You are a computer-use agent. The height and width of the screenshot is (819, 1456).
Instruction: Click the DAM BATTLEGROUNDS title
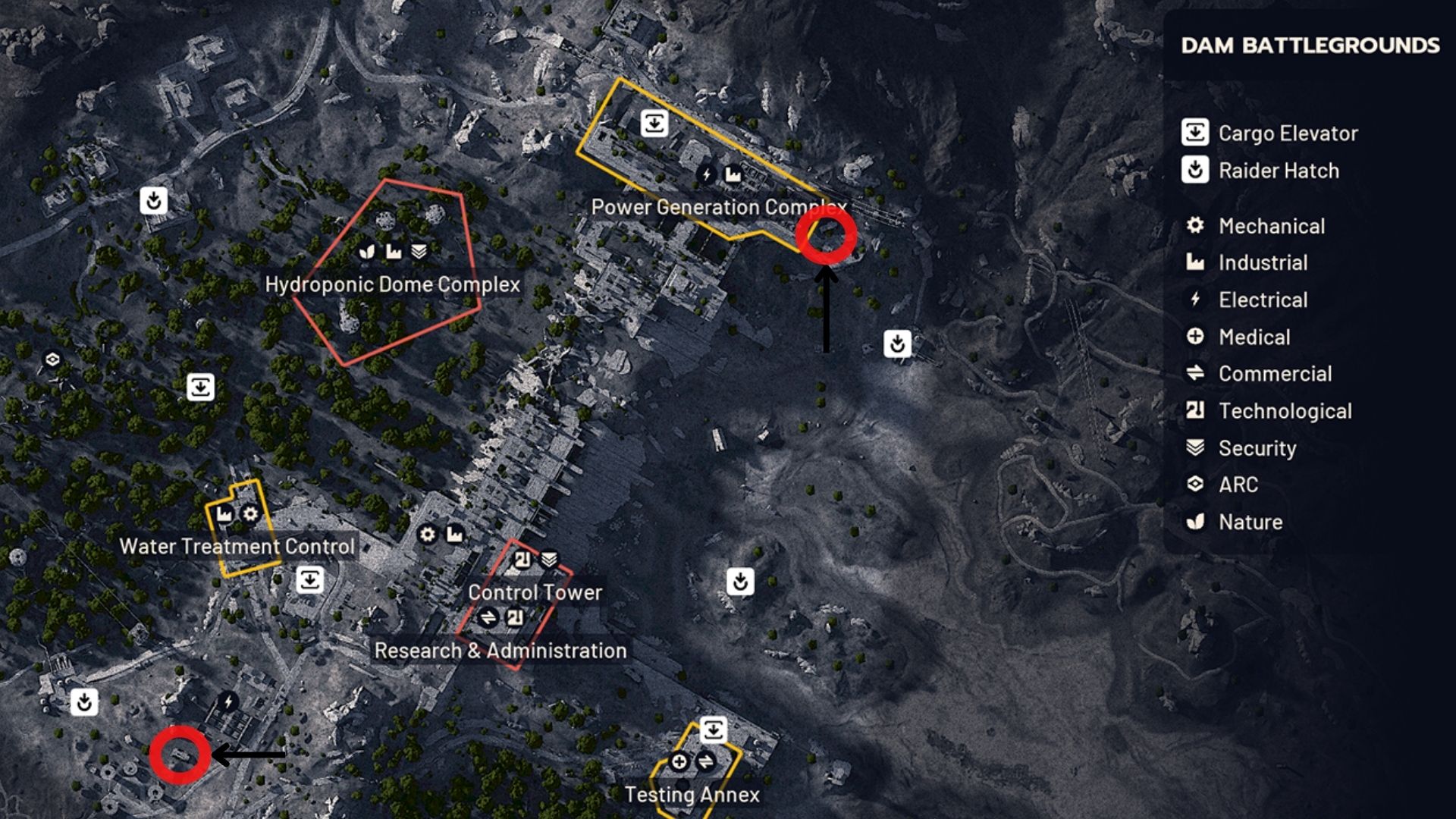click(1308, 47)
